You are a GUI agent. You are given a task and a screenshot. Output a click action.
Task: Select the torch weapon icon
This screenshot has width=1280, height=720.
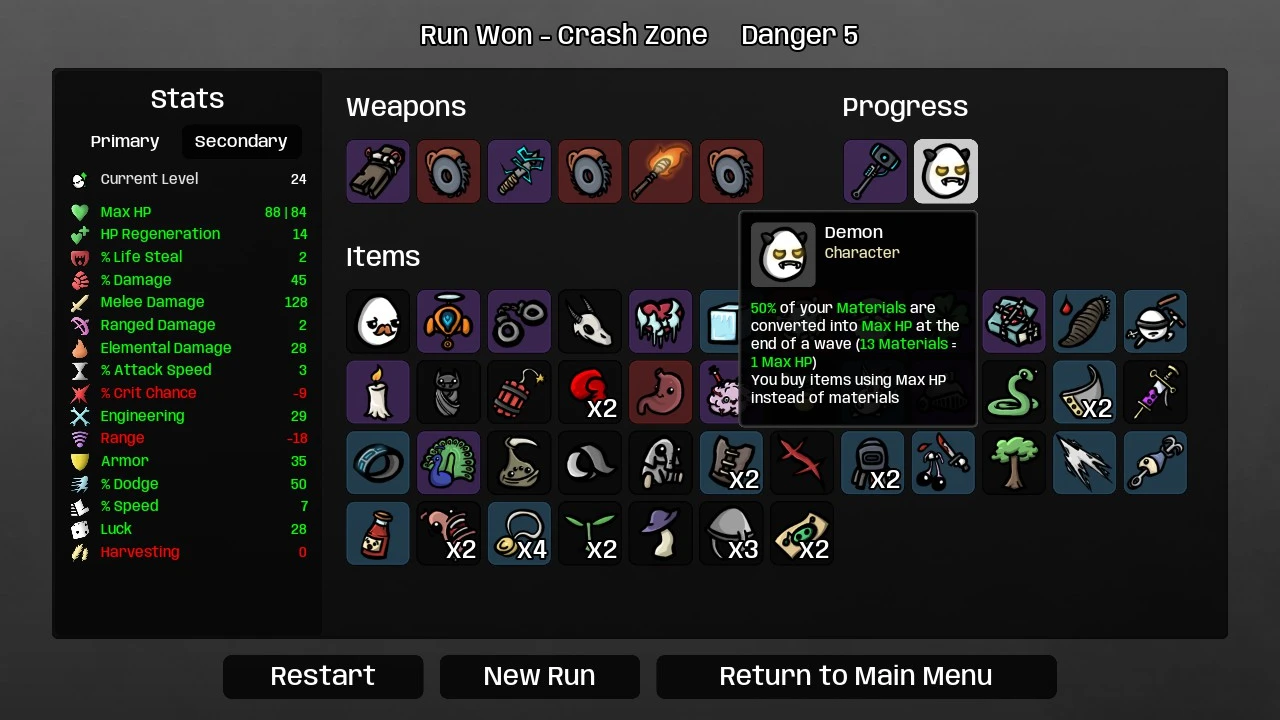(x=660, y=172)
